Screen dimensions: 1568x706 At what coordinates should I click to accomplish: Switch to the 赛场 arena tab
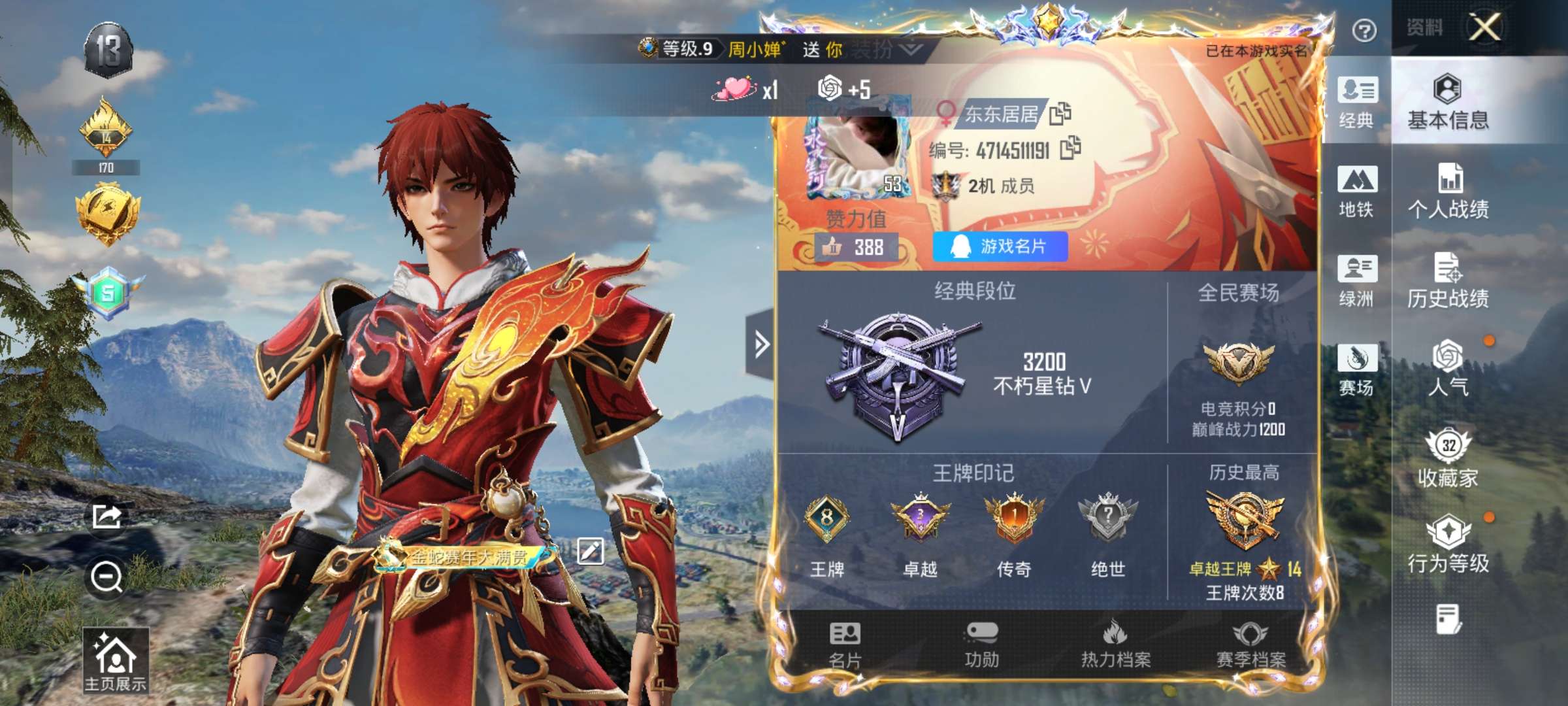pos(1357,369)
